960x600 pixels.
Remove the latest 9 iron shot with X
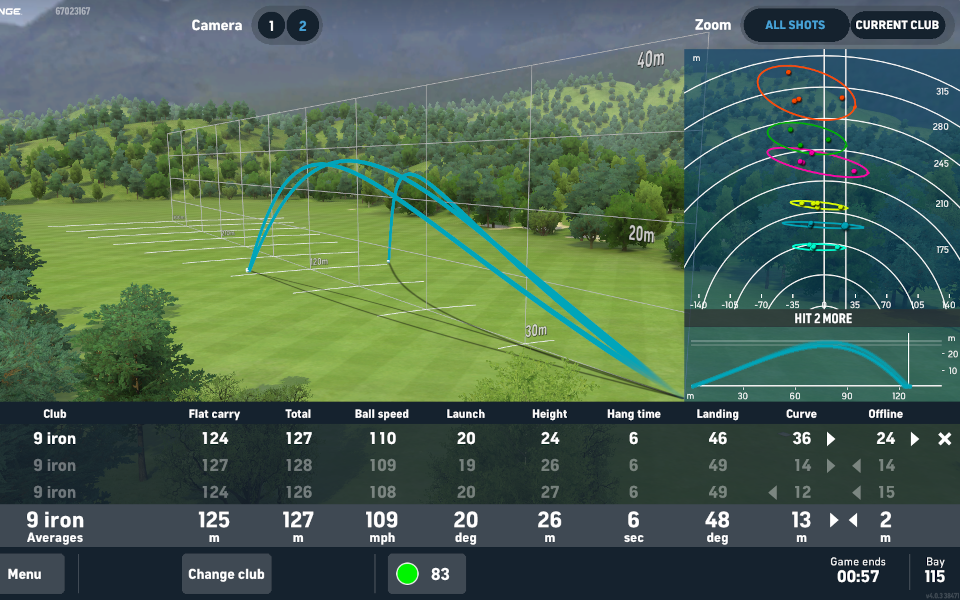coord(944,439)
